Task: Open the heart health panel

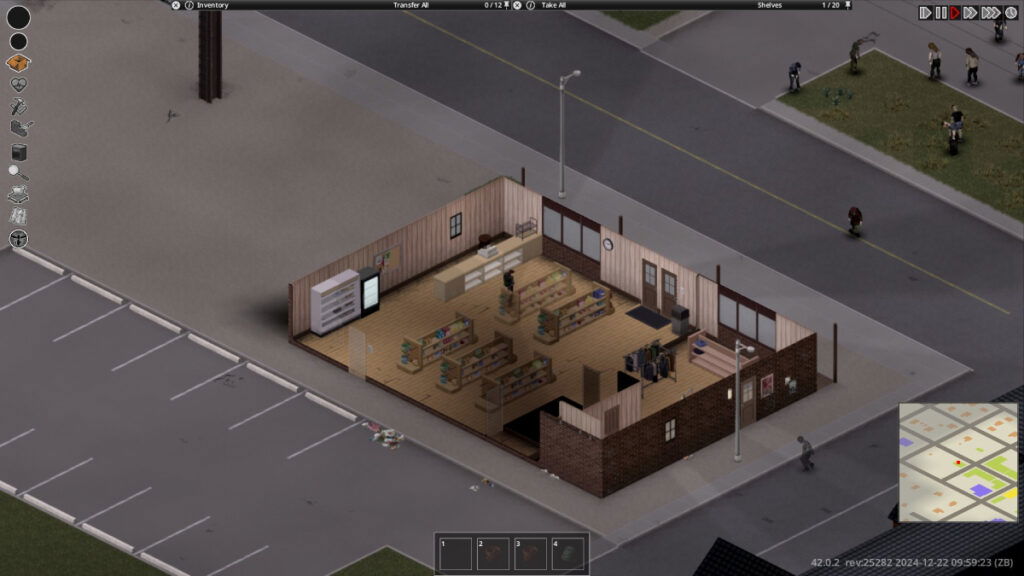Action: click(18, 85)
